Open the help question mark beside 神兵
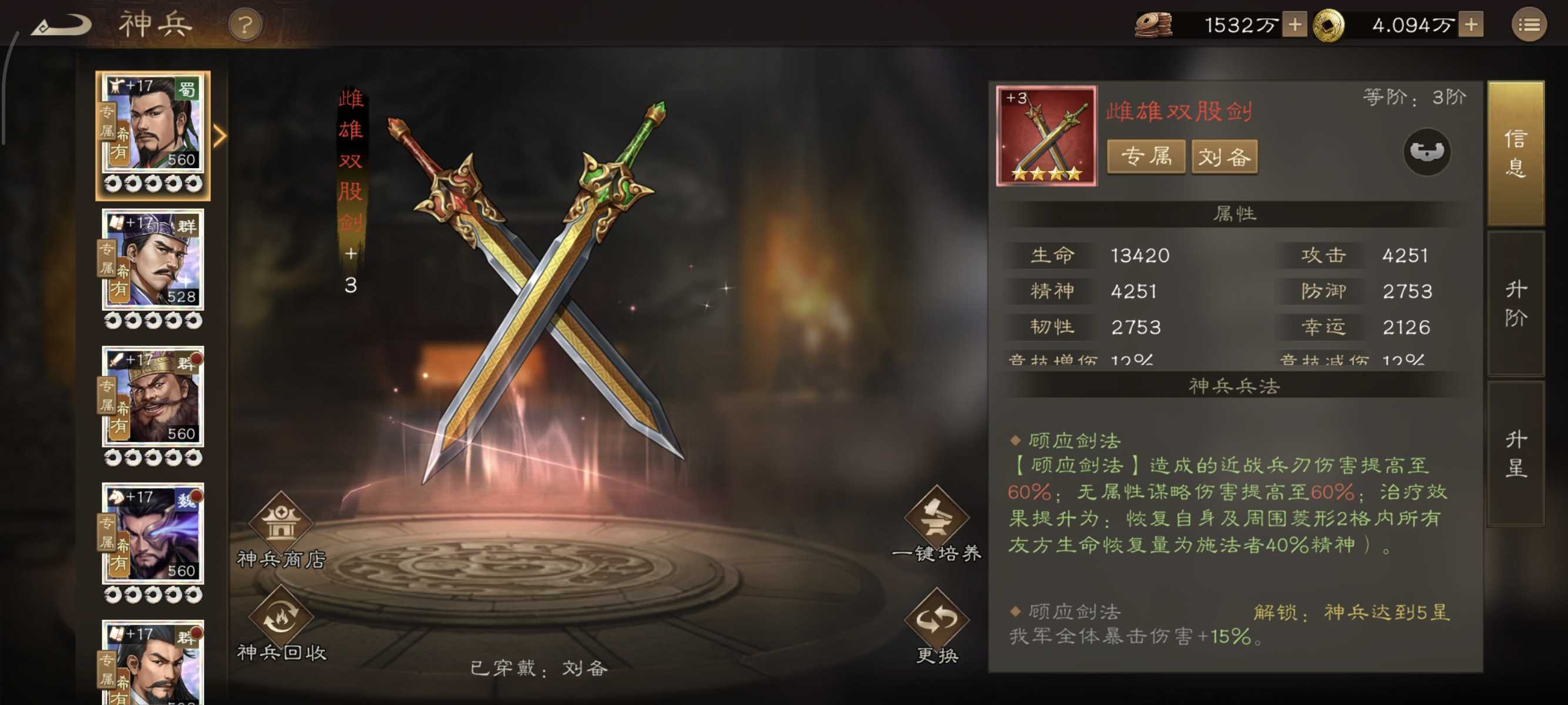Image resolution: width=1568 pixels, height=705 pixels. click(246, 26)
